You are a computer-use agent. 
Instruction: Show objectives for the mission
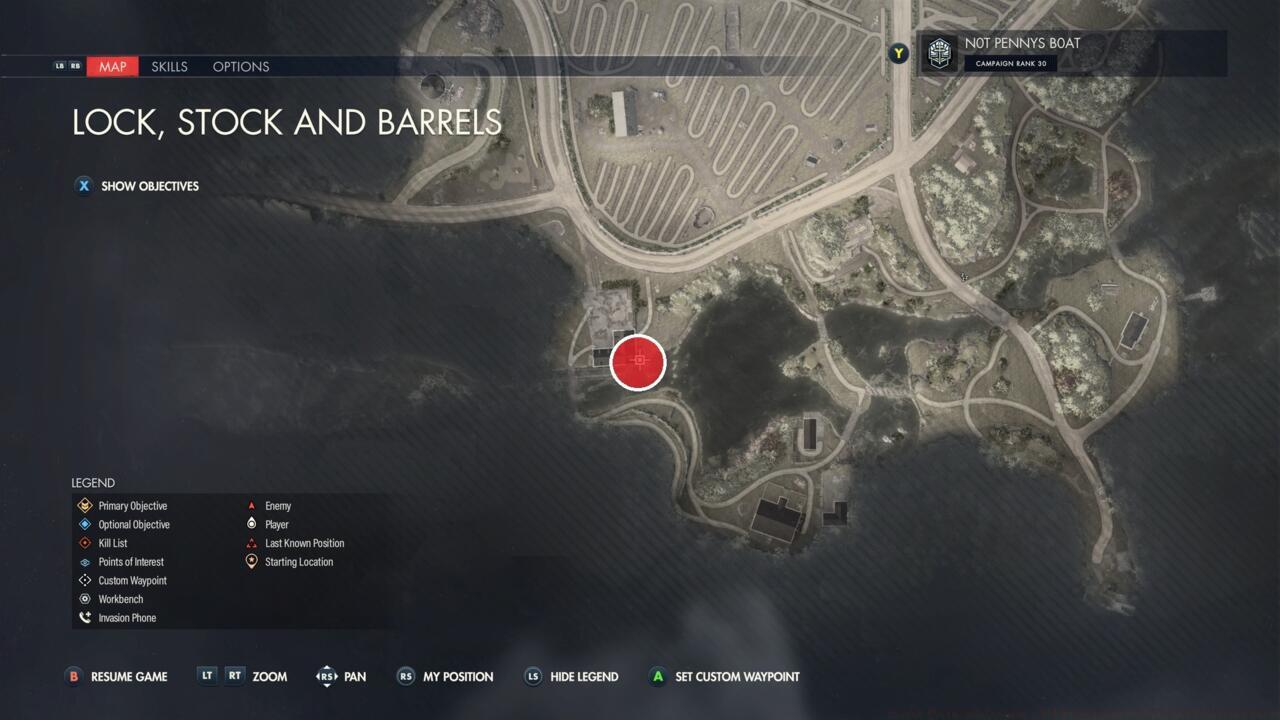click(x=149, y=186)
